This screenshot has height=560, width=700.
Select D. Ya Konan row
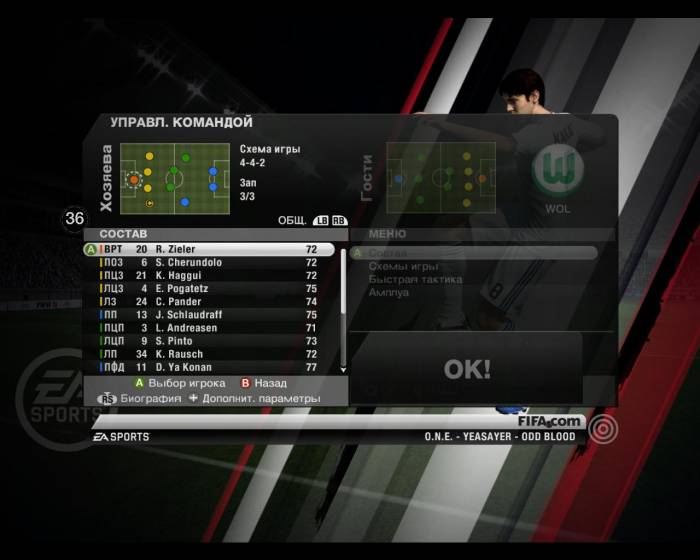[x=210, y=367]
